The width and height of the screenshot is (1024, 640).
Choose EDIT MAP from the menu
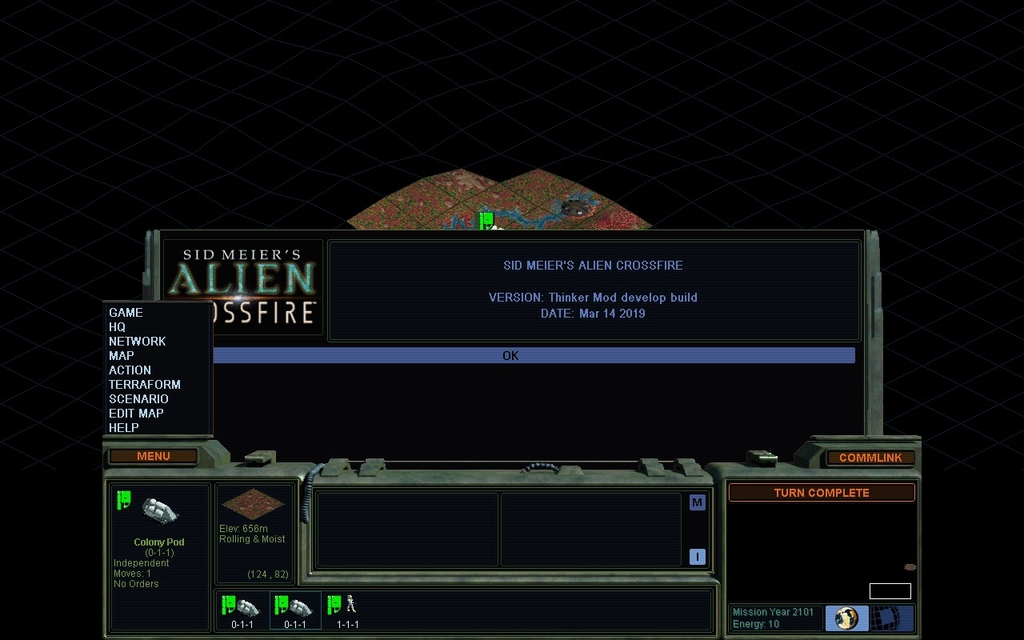point(136,413)
